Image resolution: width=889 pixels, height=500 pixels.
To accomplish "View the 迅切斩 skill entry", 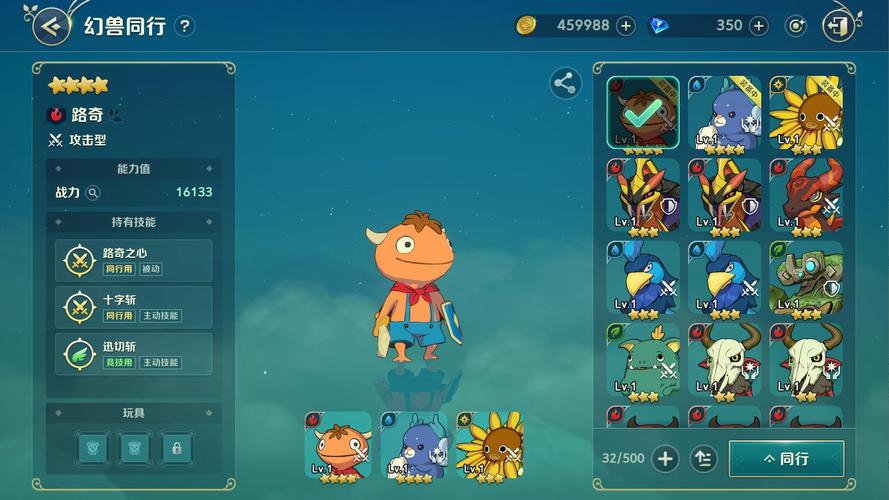I will [133, 354].
